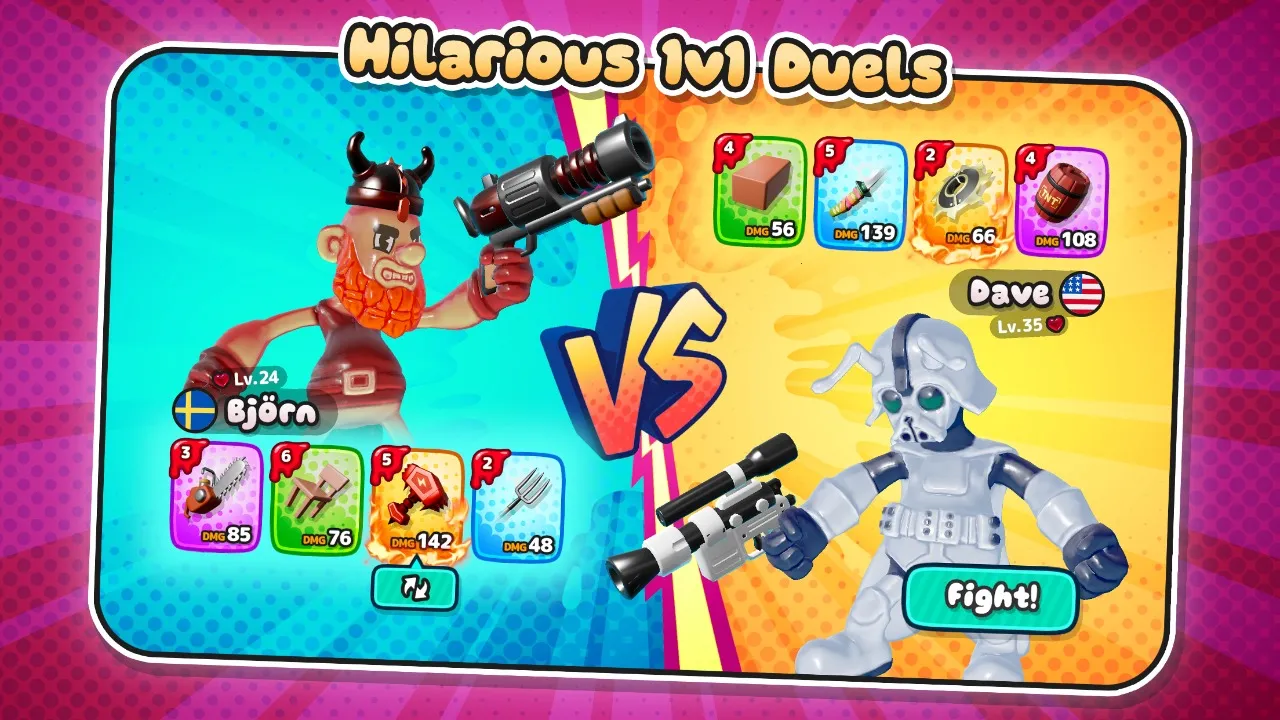Pick the flaming hammer card with DMG 142
Viewport: 1280px width, 720px height.
(x=420, y=498)
